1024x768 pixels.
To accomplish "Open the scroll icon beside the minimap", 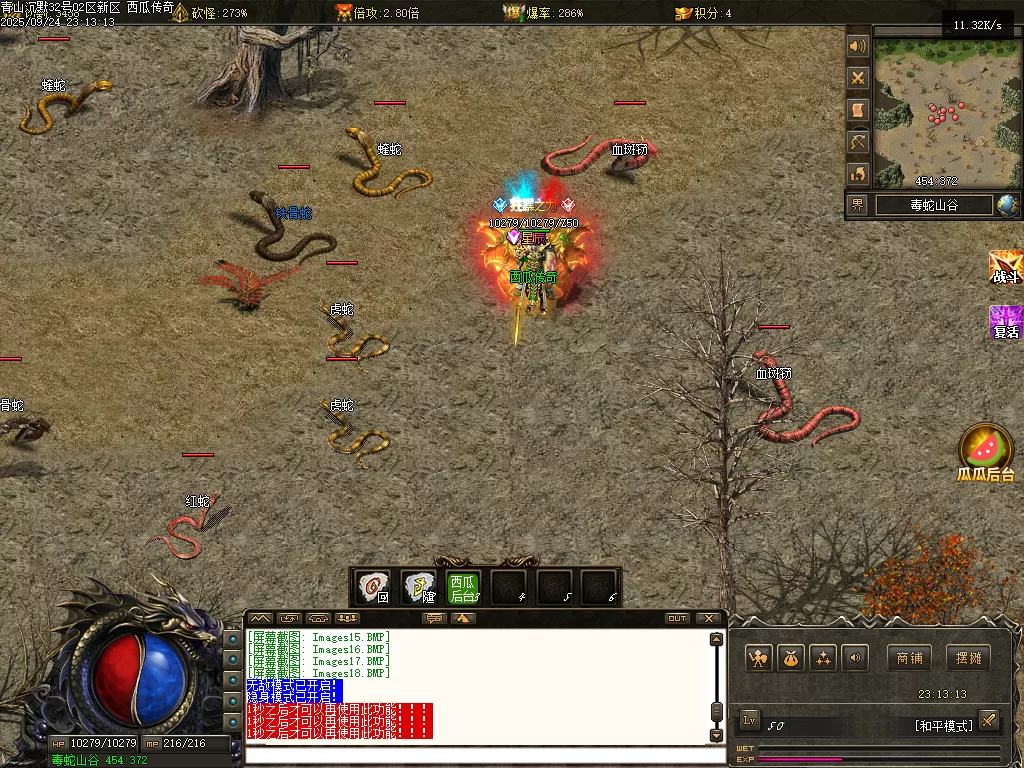I will pyautogui.click(x=858, y=110).
